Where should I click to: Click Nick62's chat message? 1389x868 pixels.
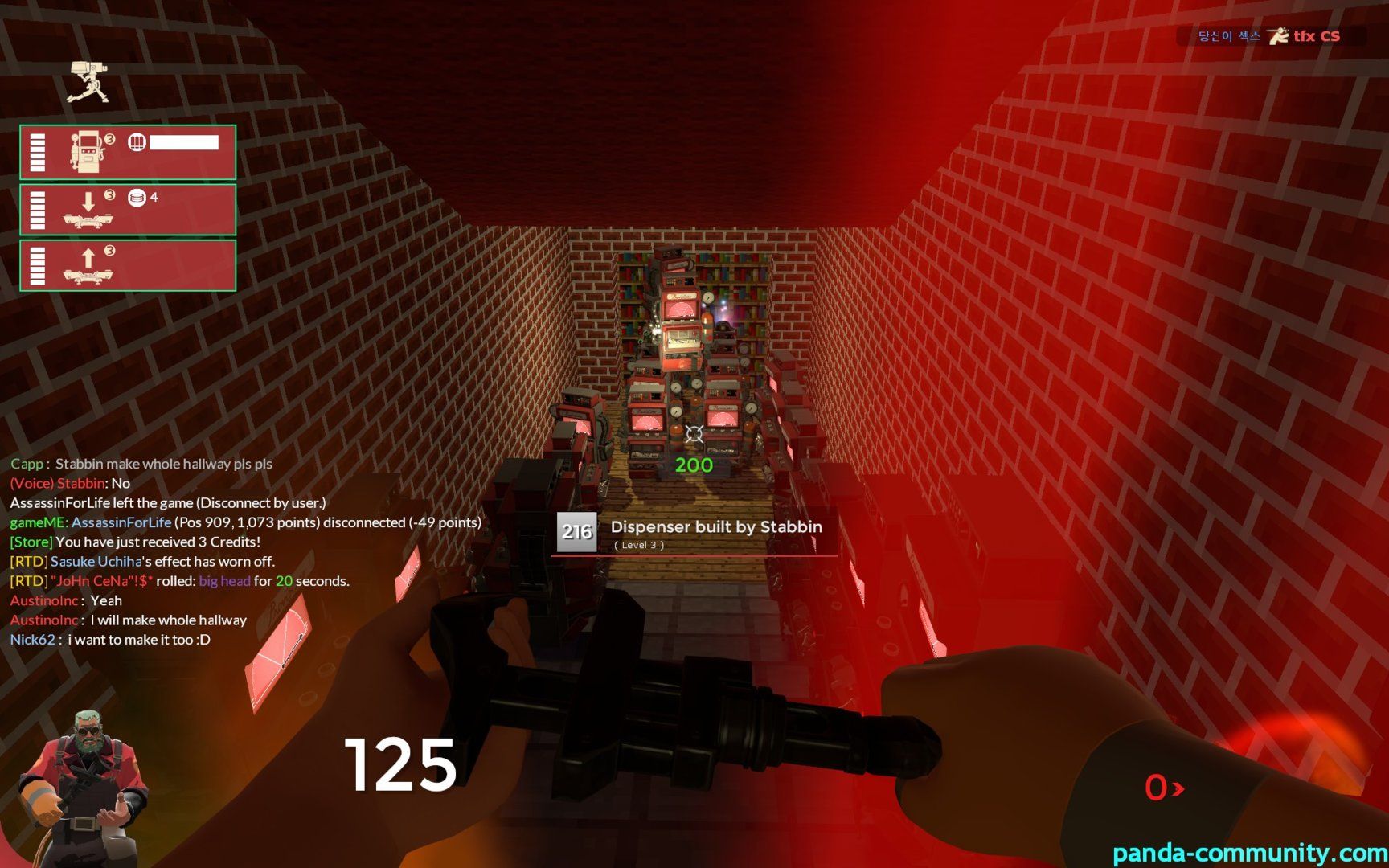110,640
